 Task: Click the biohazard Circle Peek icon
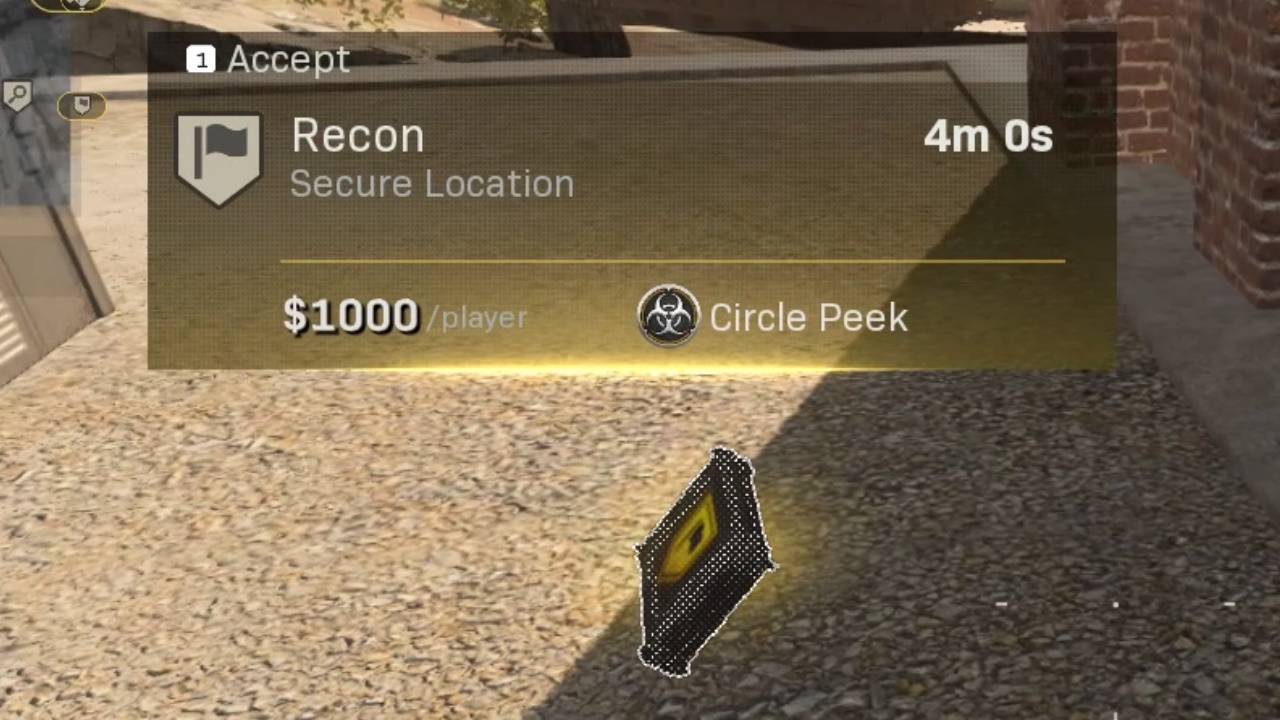pos(668,317)
